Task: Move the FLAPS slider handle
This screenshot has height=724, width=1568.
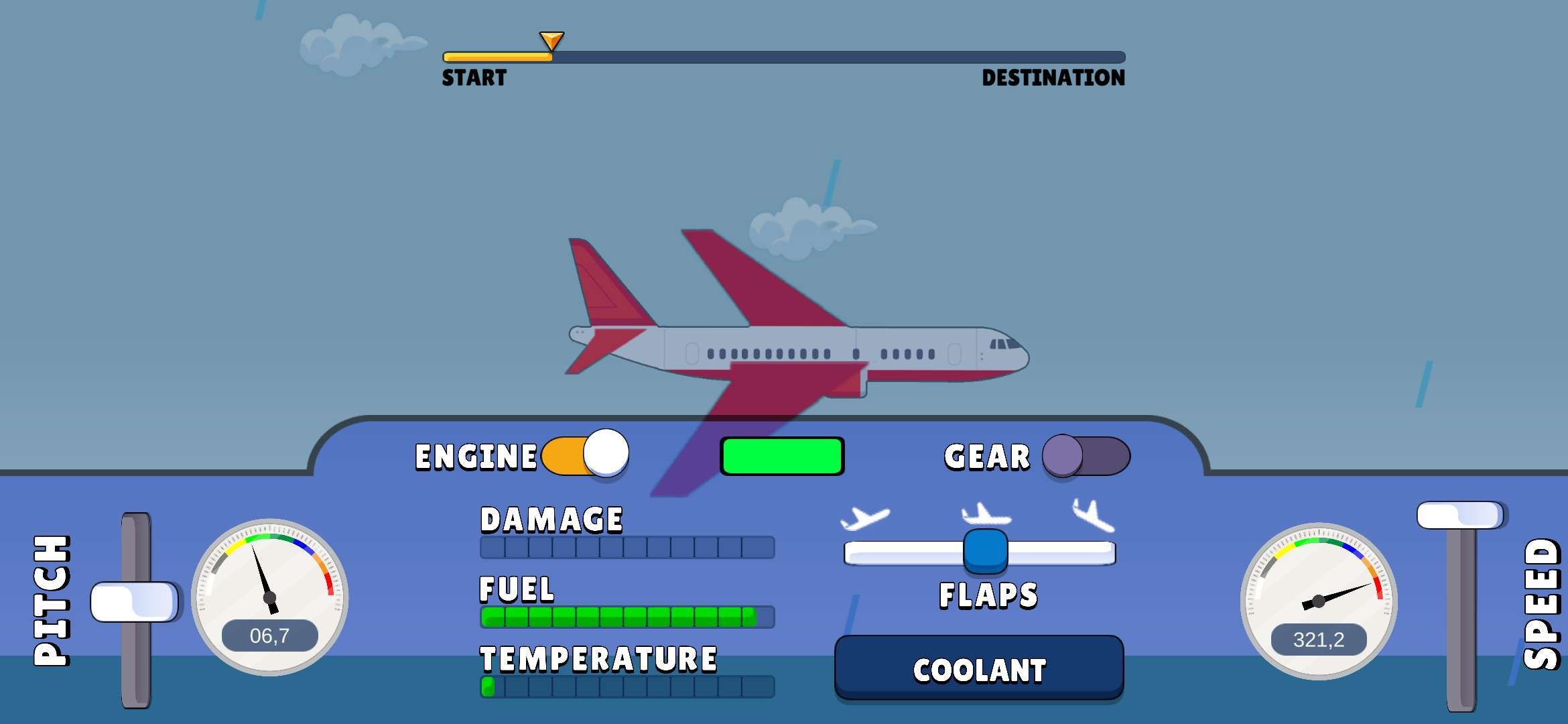Action: point(985,550)
